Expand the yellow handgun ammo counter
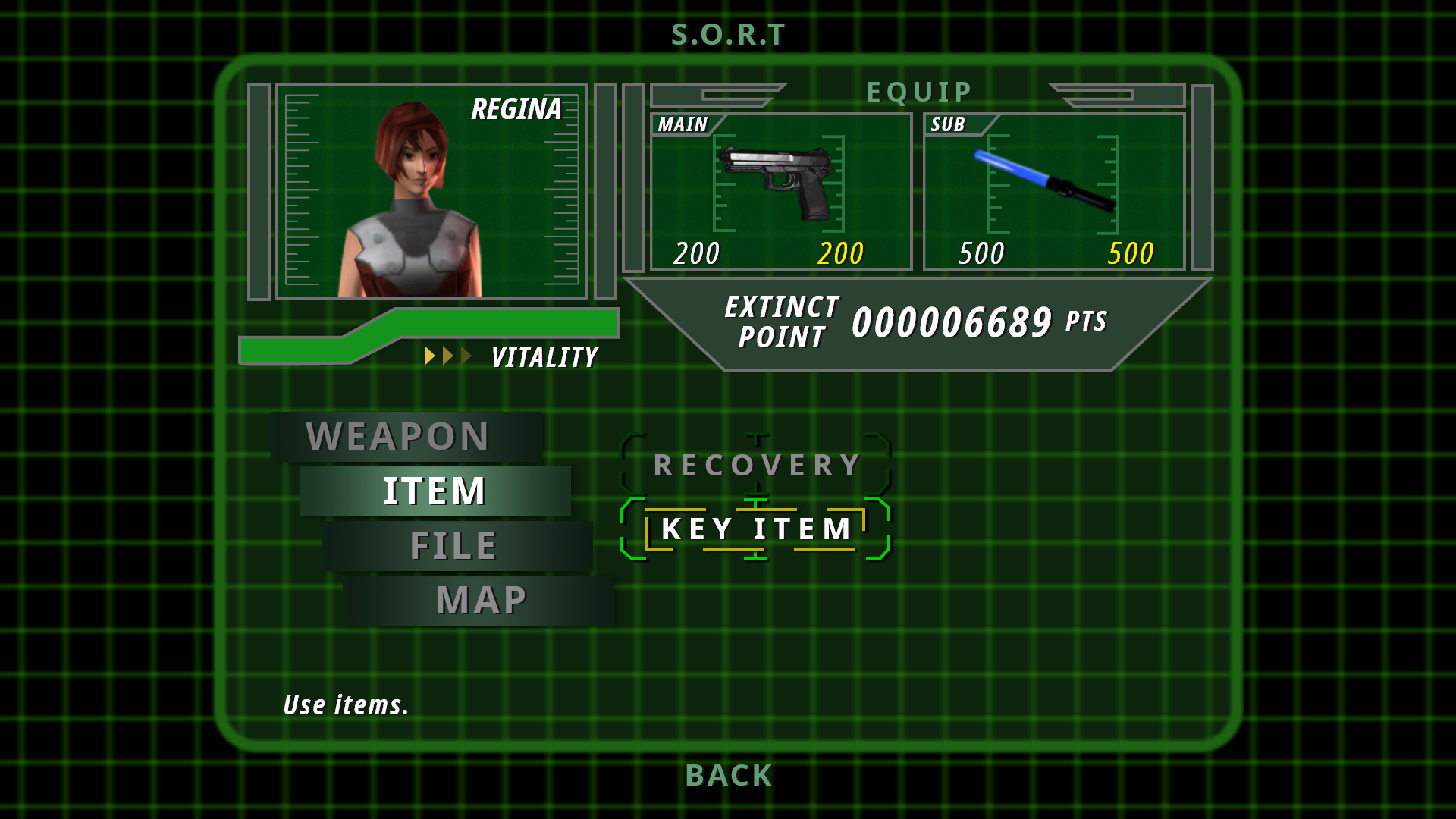The image size is (1456, 819). (839, 254)
